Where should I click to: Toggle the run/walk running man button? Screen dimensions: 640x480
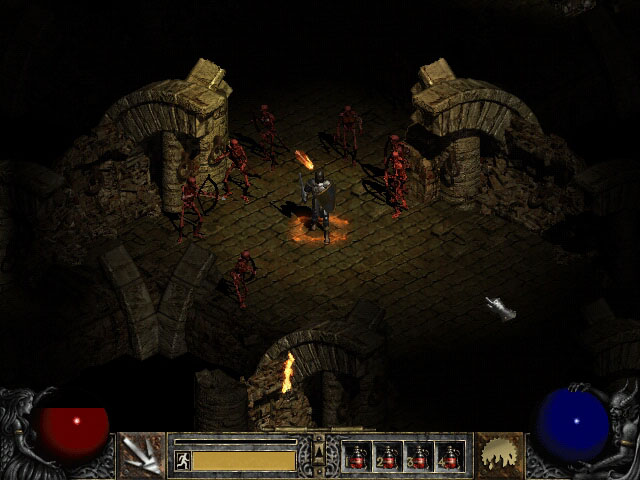point(182,460)
